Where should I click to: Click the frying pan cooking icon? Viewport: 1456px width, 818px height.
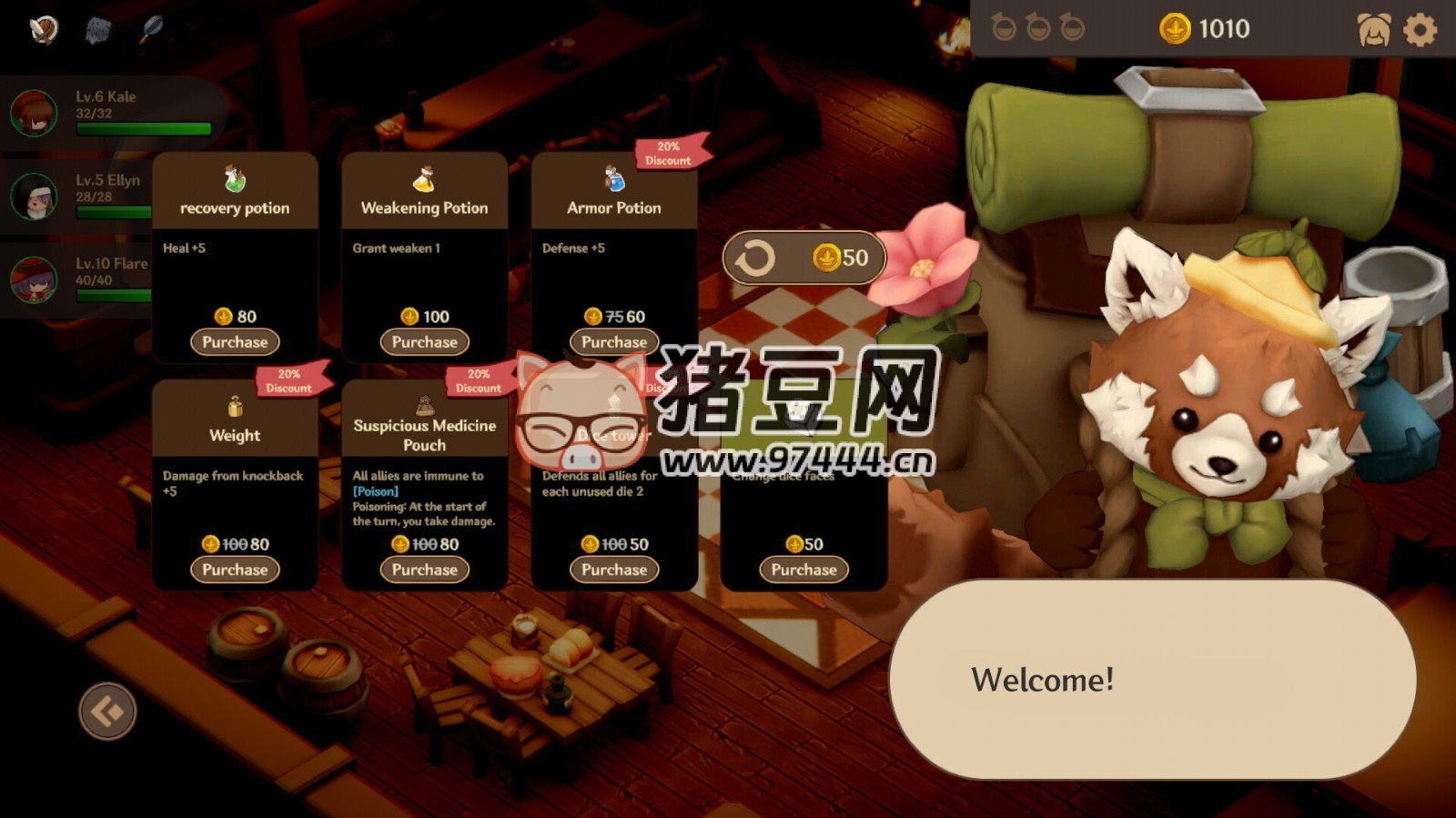click(x=153, y=29)
